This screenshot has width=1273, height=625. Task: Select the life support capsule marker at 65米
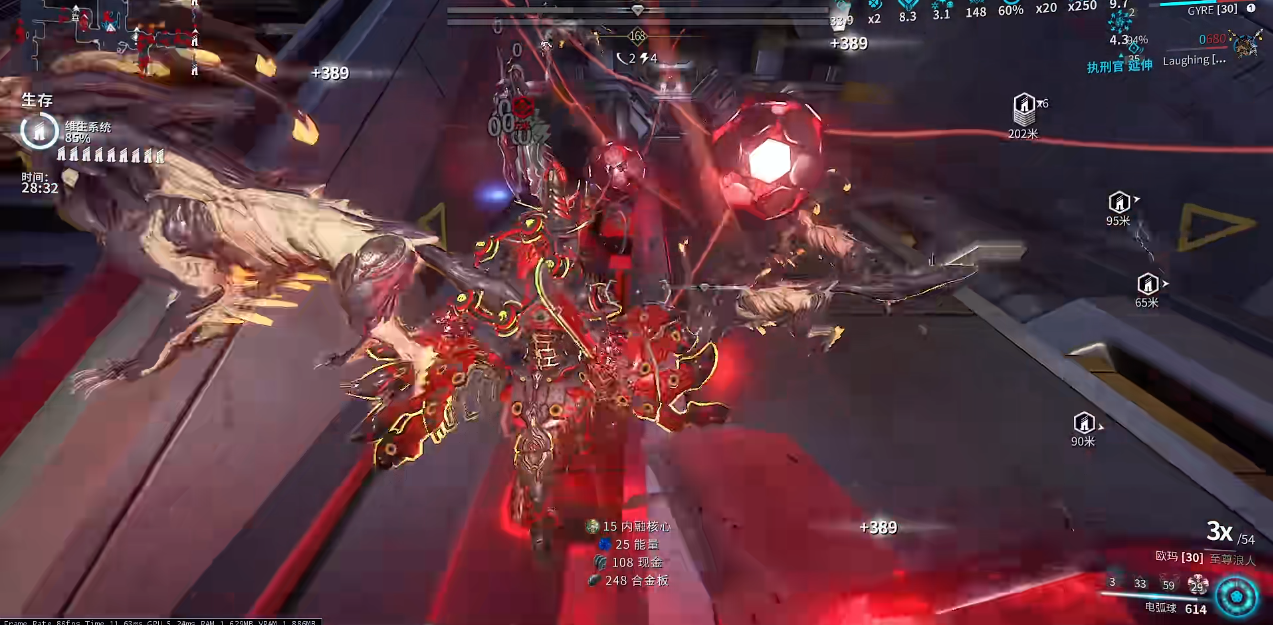tap(1147, 284)
